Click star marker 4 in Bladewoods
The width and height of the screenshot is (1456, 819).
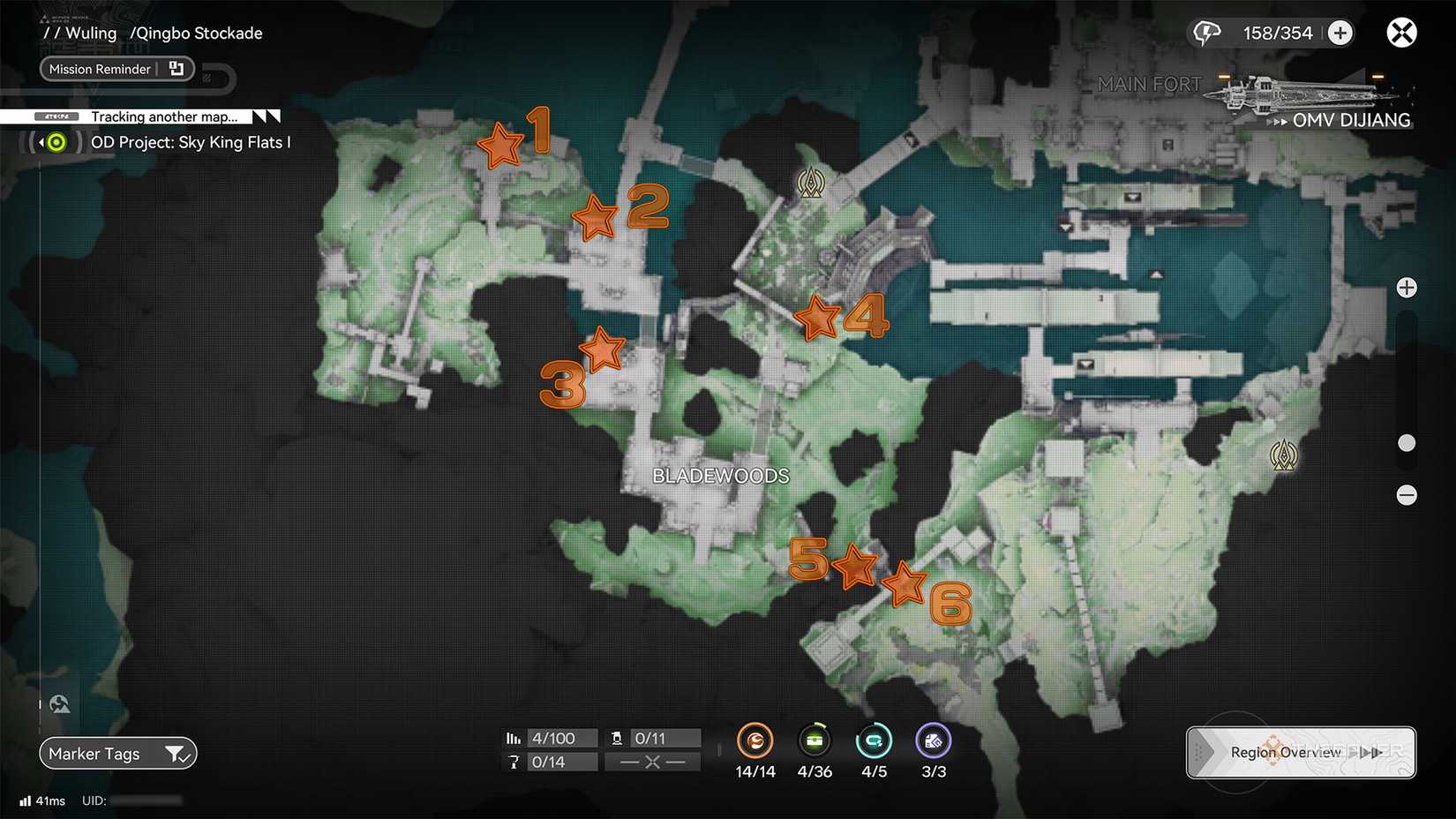pyautogui.click(x=816, y=318)
